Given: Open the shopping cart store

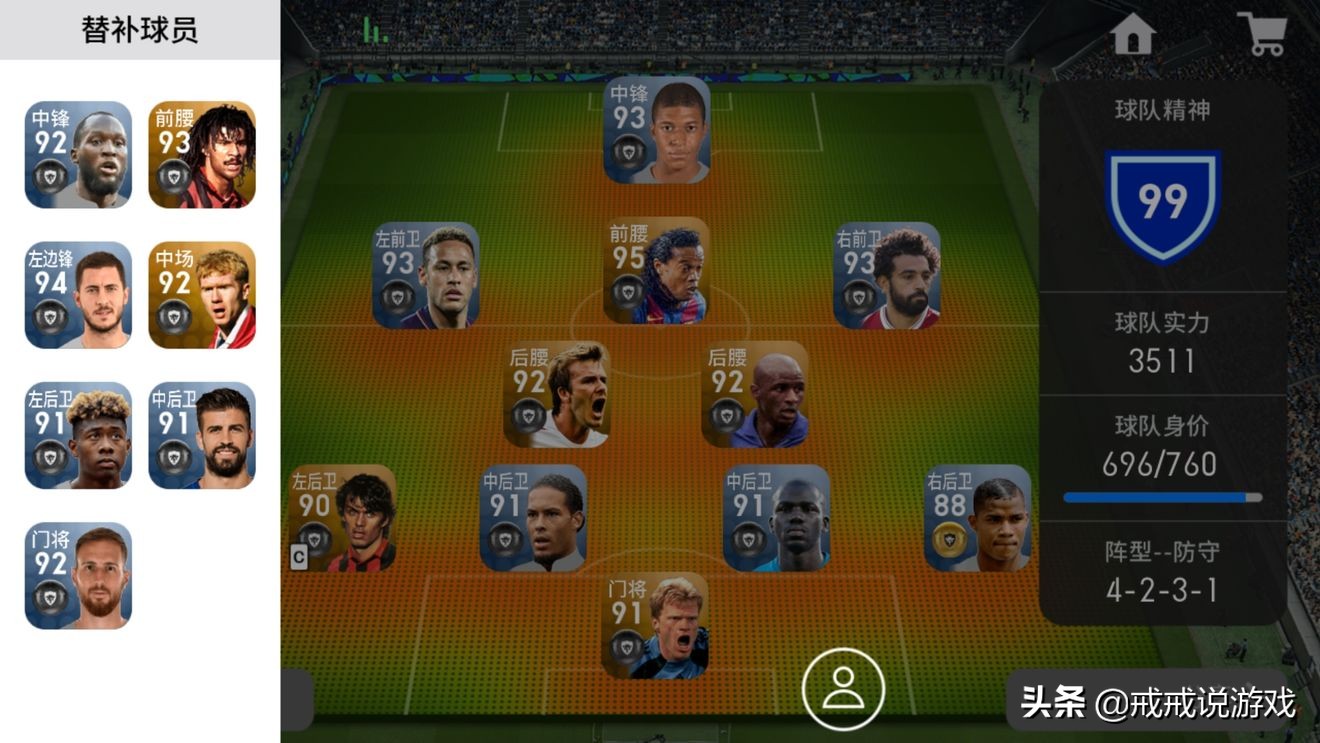Looking at the screenshot, I should click(x=1261, y=34).
